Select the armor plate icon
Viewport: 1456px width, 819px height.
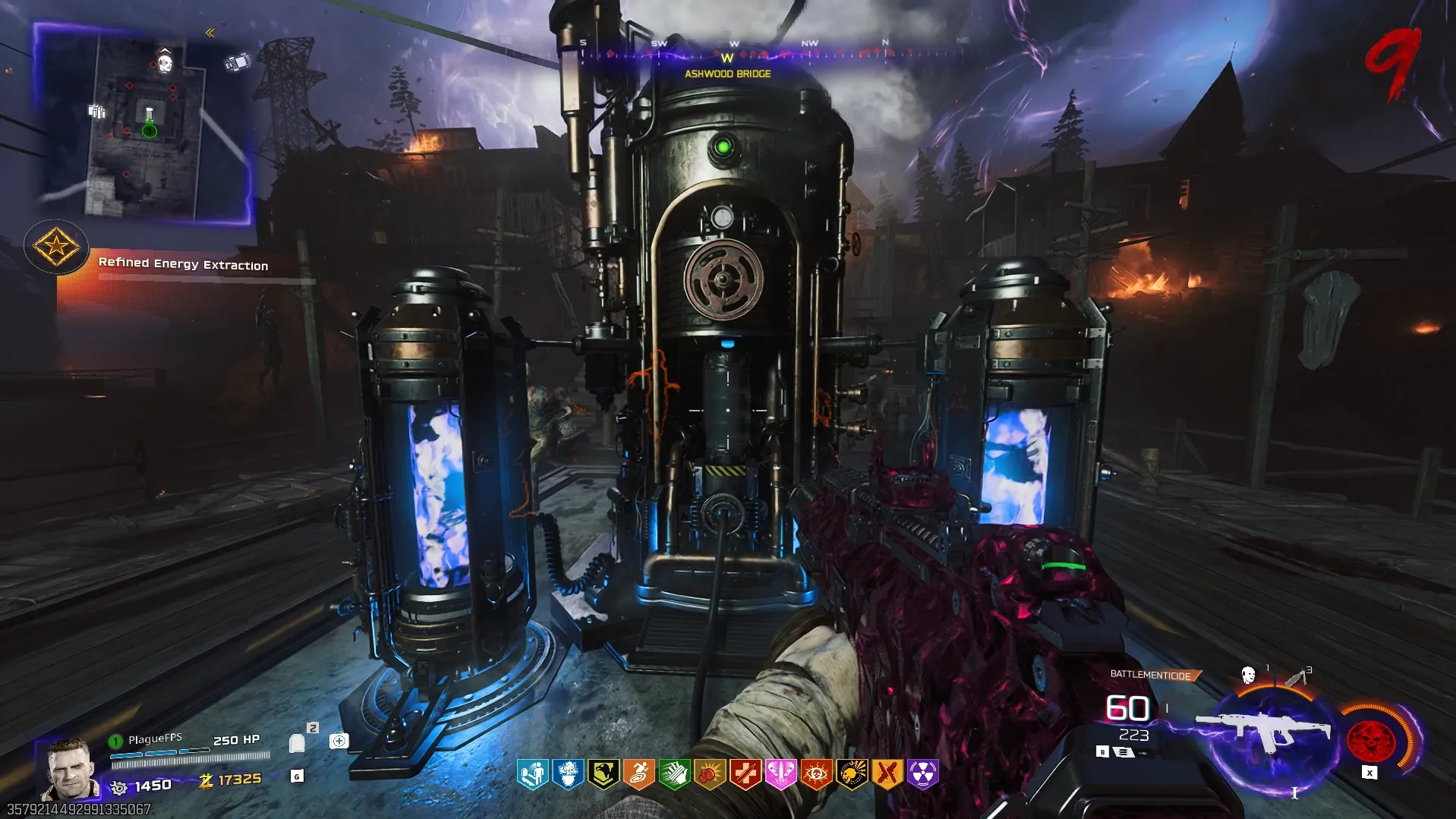(x=297, y=742)
